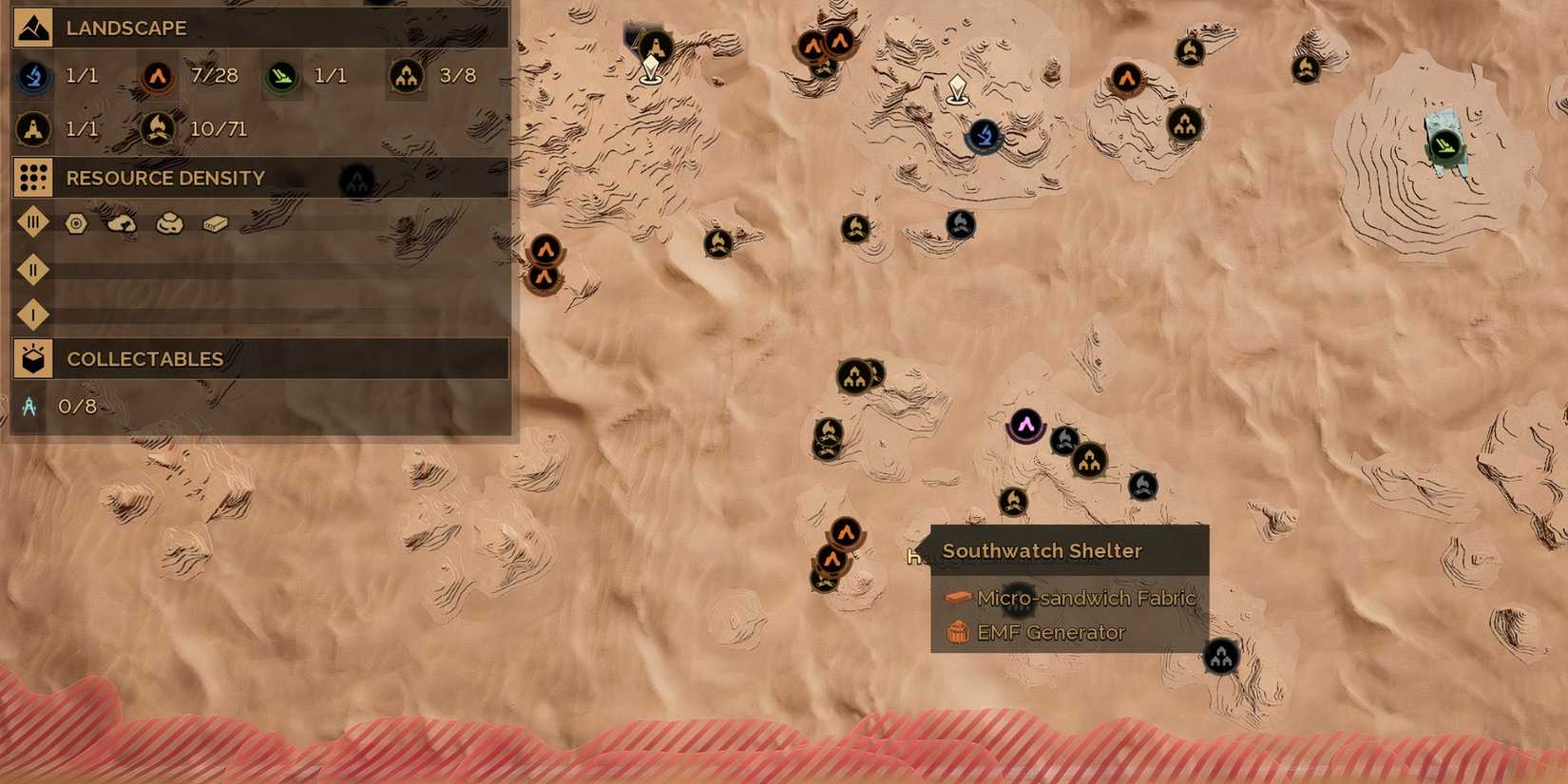Toggle the tier III resource density filter
Image resolution: width=1568 pixels, height=784 pixels.
click(x=34, y=221)
